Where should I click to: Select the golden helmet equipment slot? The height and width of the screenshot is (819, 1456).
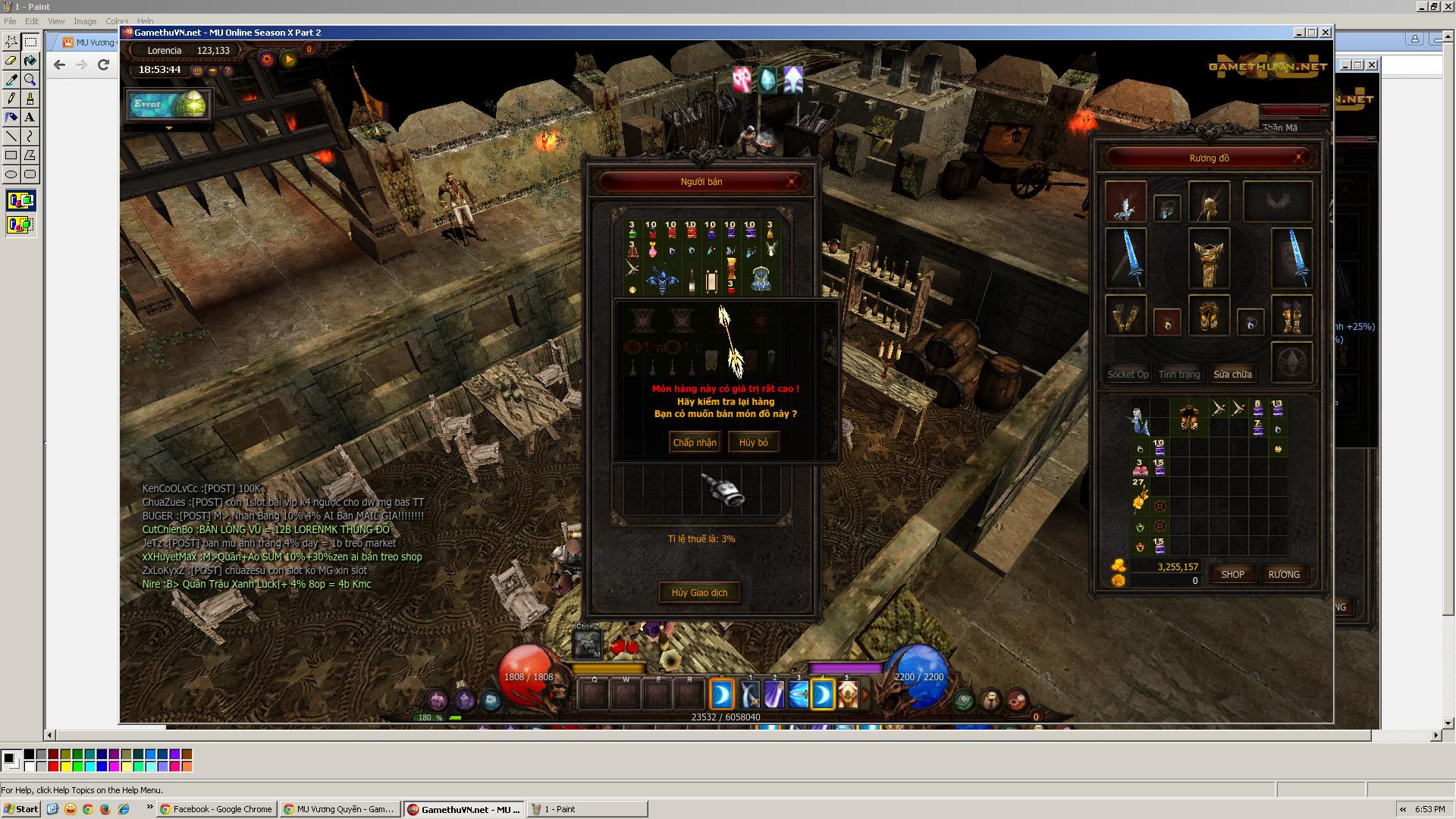click(1208, 202)
